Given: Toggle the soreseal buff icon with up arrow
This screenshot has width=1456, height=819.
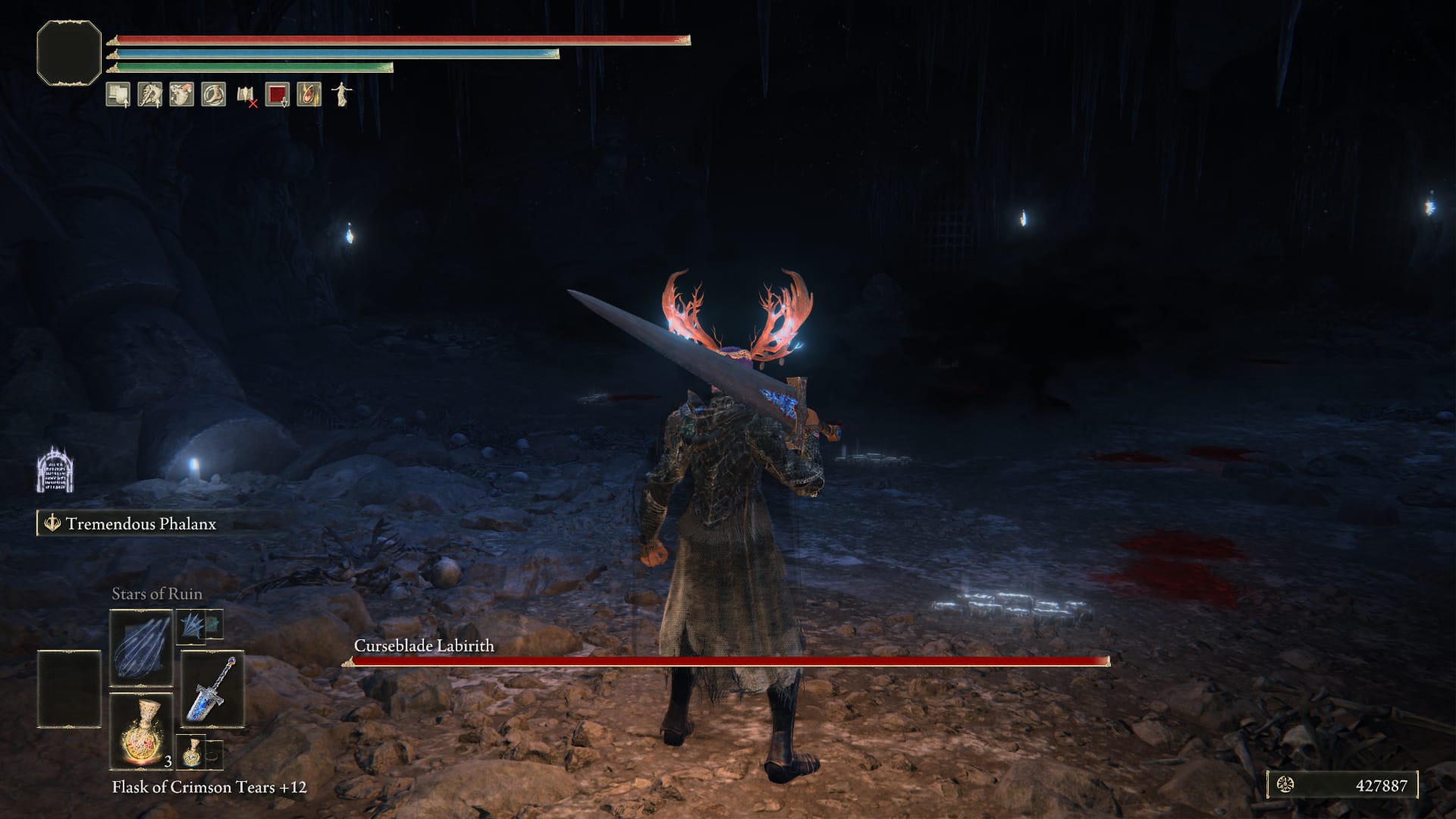Looking at the screenshot, I should [149, 94].
